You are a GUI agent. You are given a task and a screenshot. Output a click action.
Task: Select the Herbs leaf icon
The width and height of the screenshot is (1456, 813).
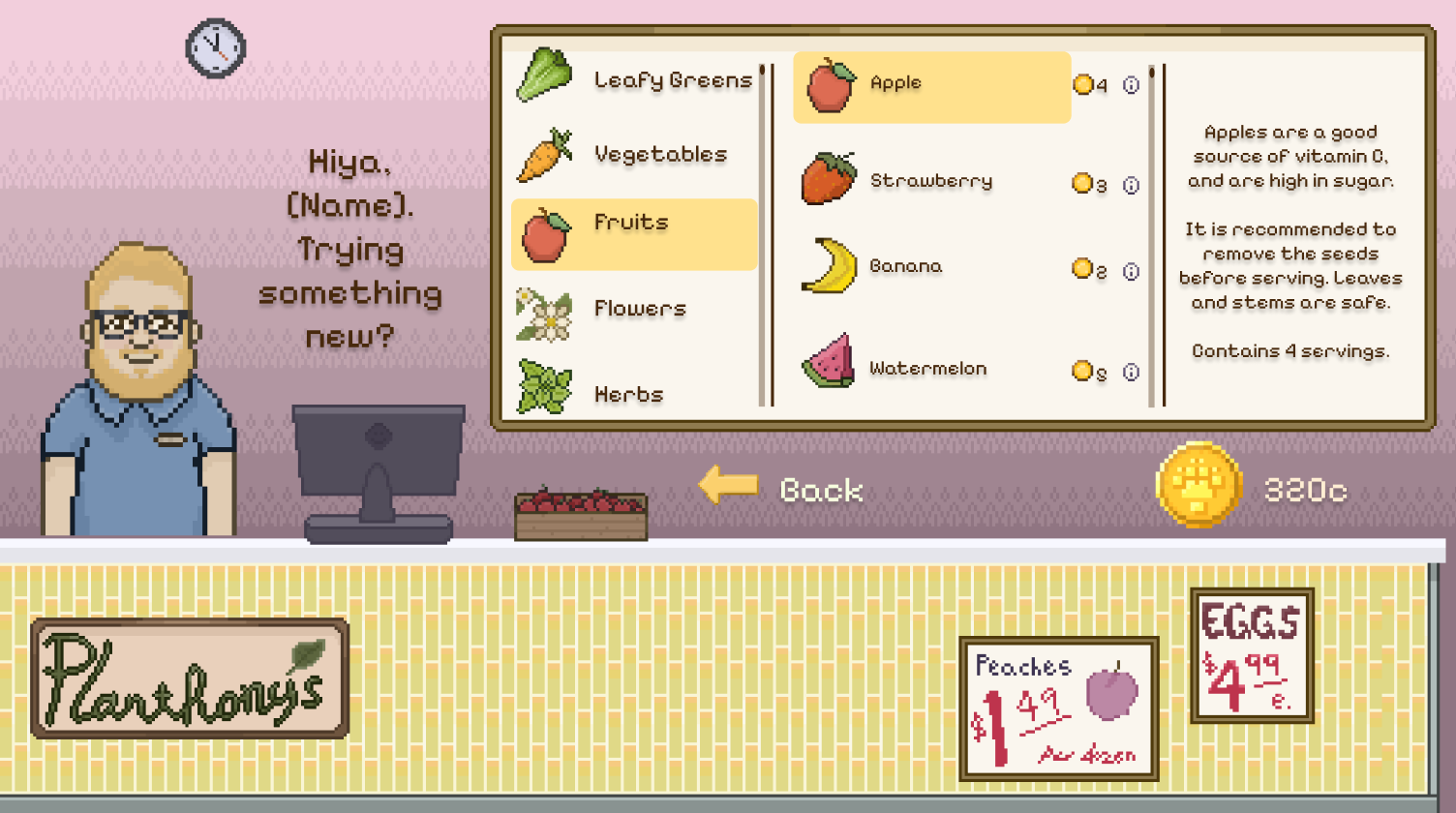click(542, 388)
